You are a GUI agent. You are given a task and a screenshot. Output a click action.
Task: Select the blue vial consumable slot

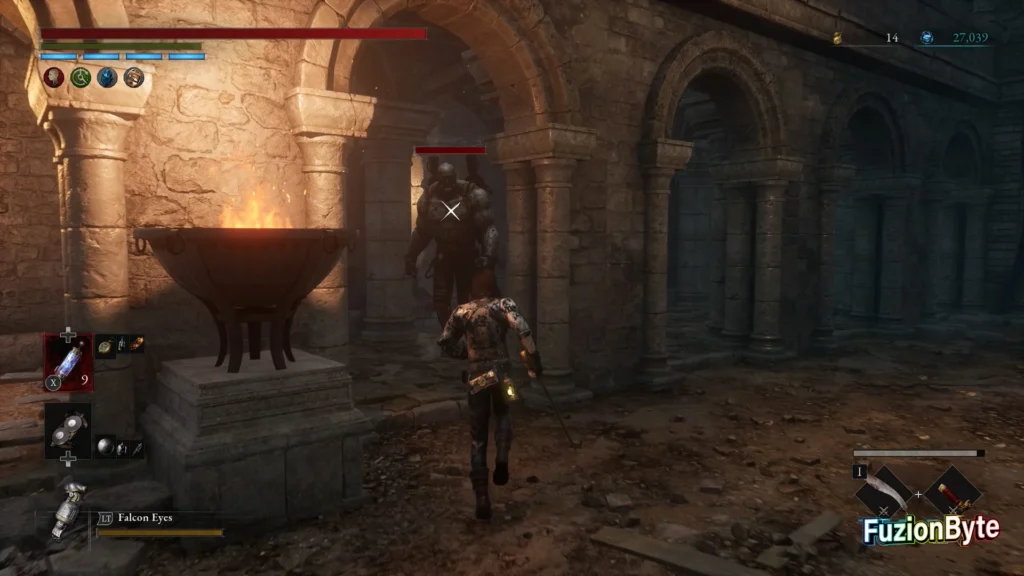(68, 361)
